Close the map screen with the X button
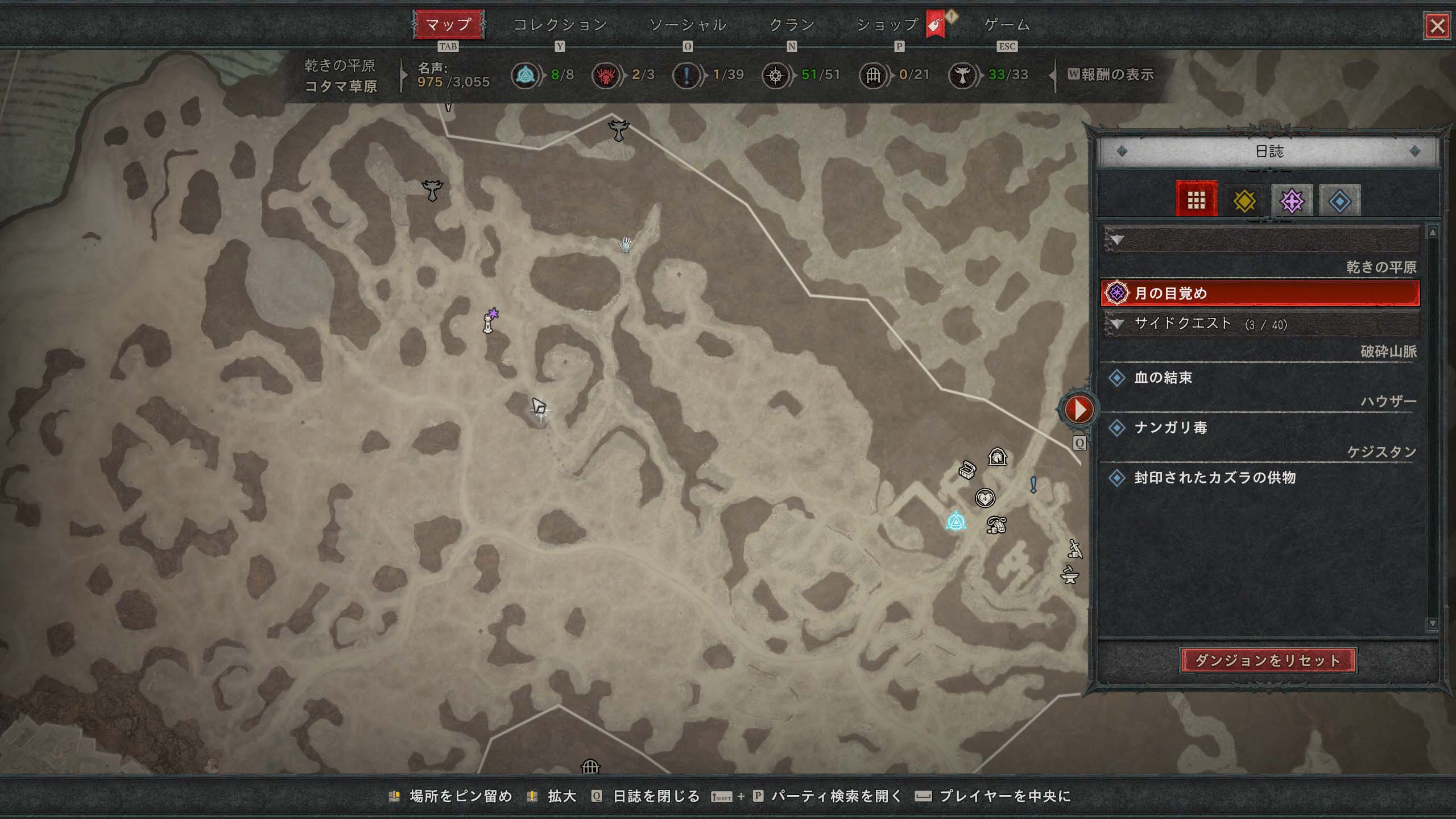1456x819 pixels. point(1437,26)
